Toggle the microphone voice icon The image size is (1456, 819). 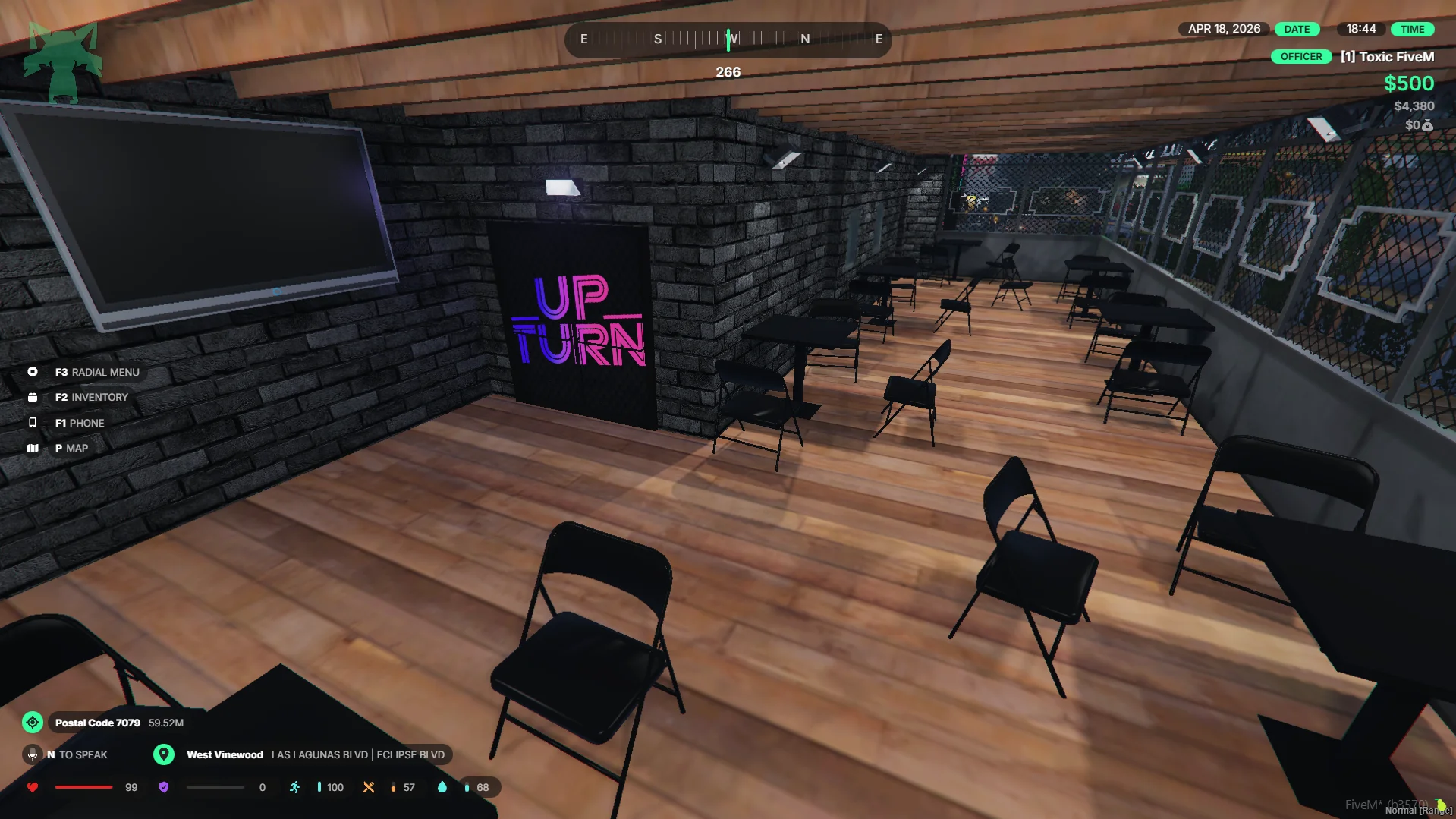pyautogui.click(x=33, y=754)
